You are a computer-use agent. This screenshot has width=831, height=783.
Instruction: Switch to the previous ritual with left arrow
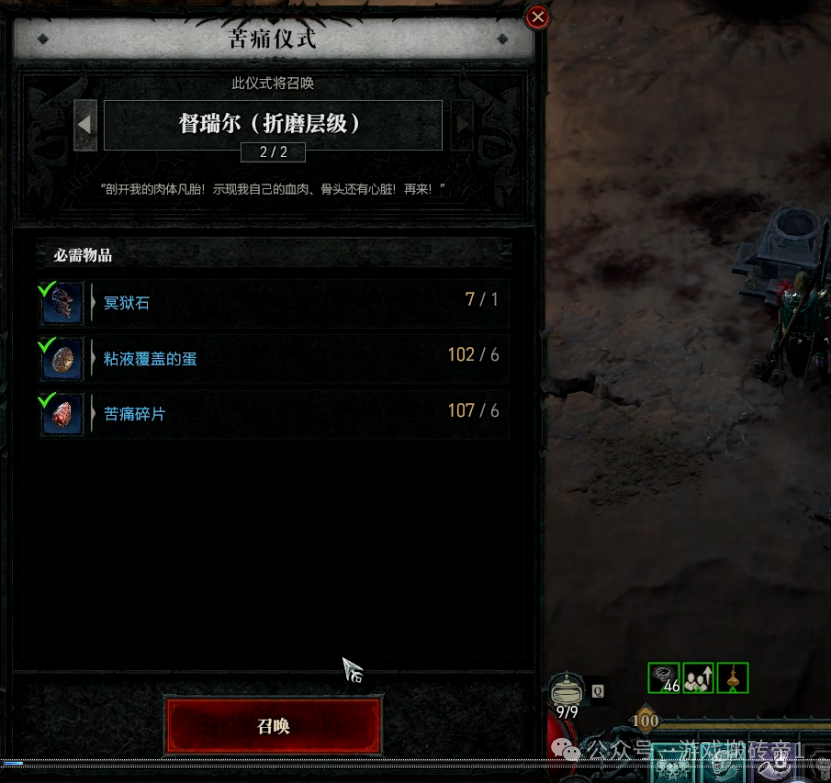coord(86,125)
